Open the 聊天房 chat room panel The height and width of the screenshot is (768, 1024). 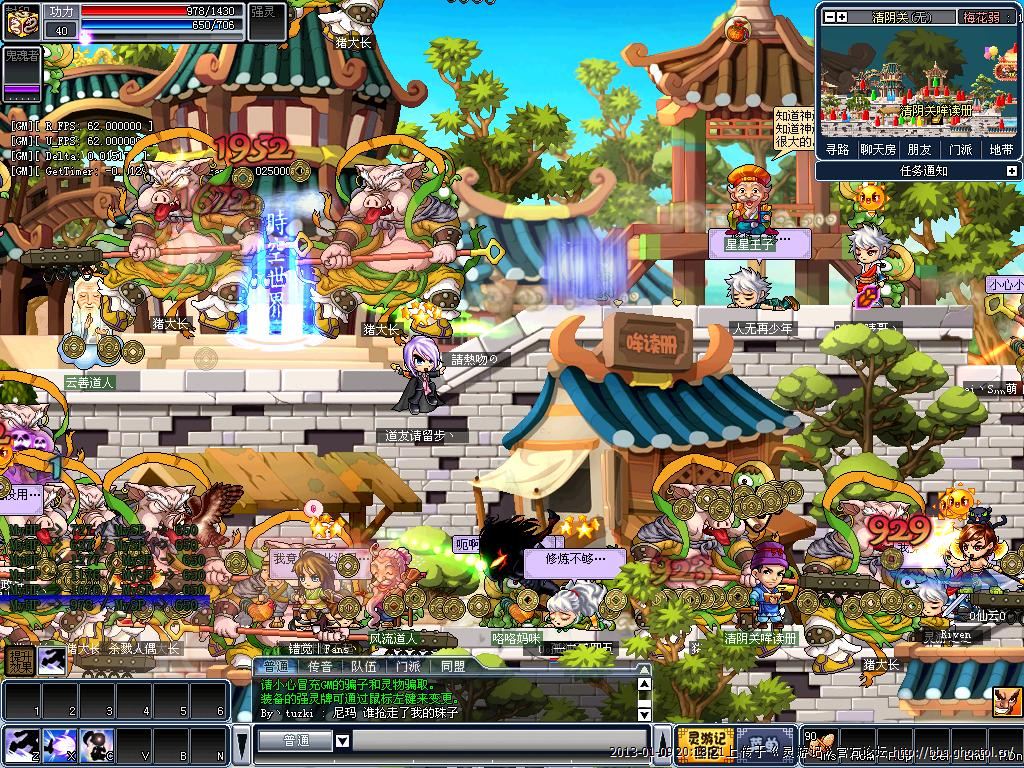click(877, 150)
